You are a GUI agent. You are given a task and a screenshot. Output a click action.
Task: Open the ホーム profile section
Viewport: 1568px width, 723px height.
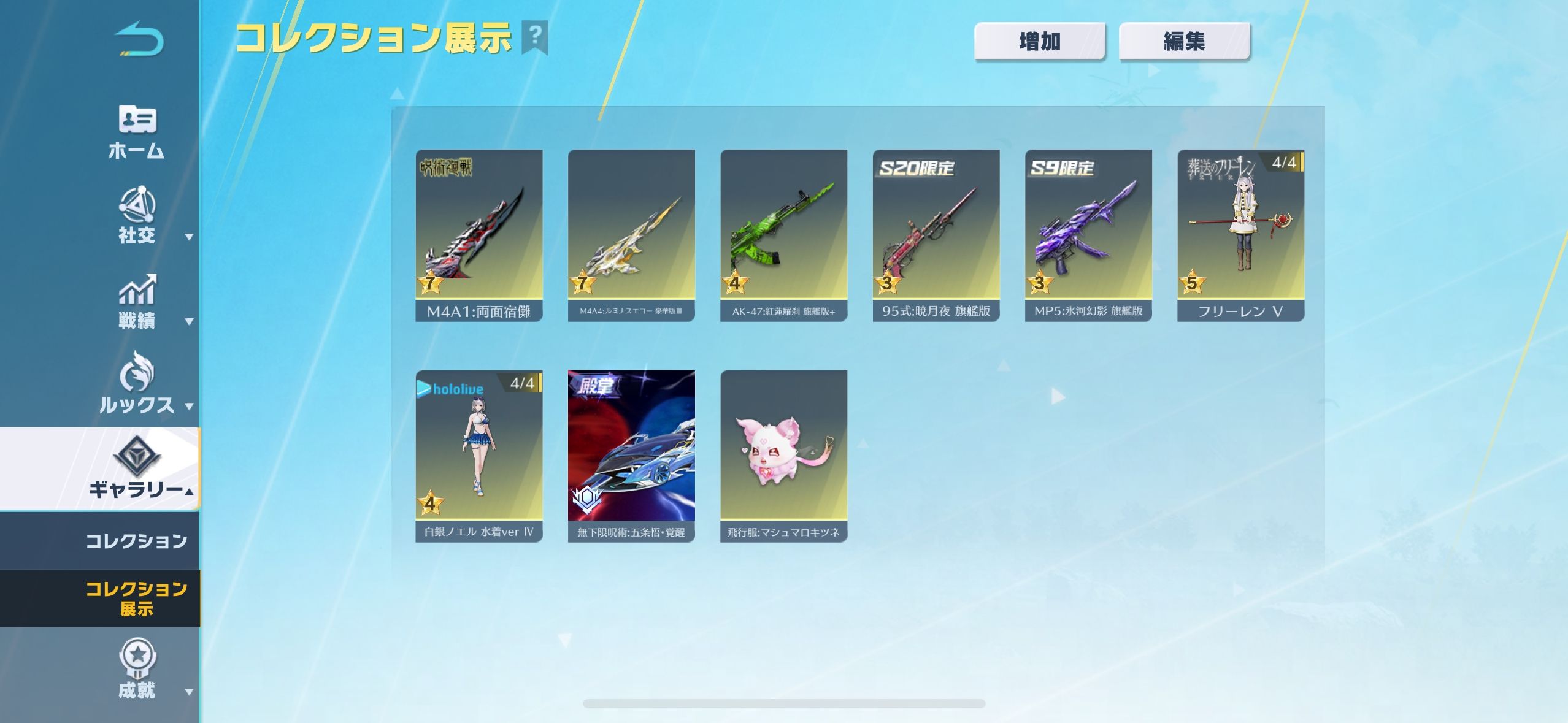136,132
